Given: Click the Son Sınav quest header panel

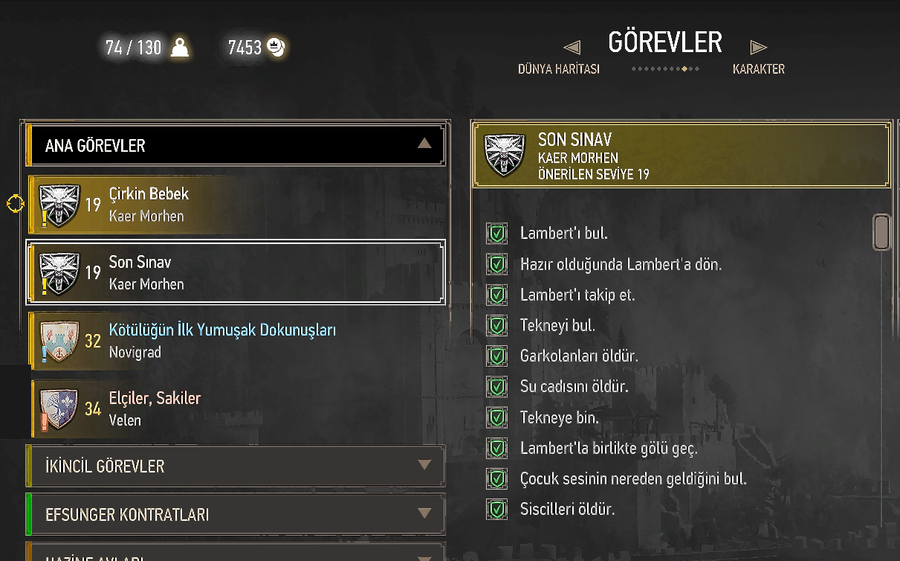Looking at the screenshot, I should [x=680, y=155].
